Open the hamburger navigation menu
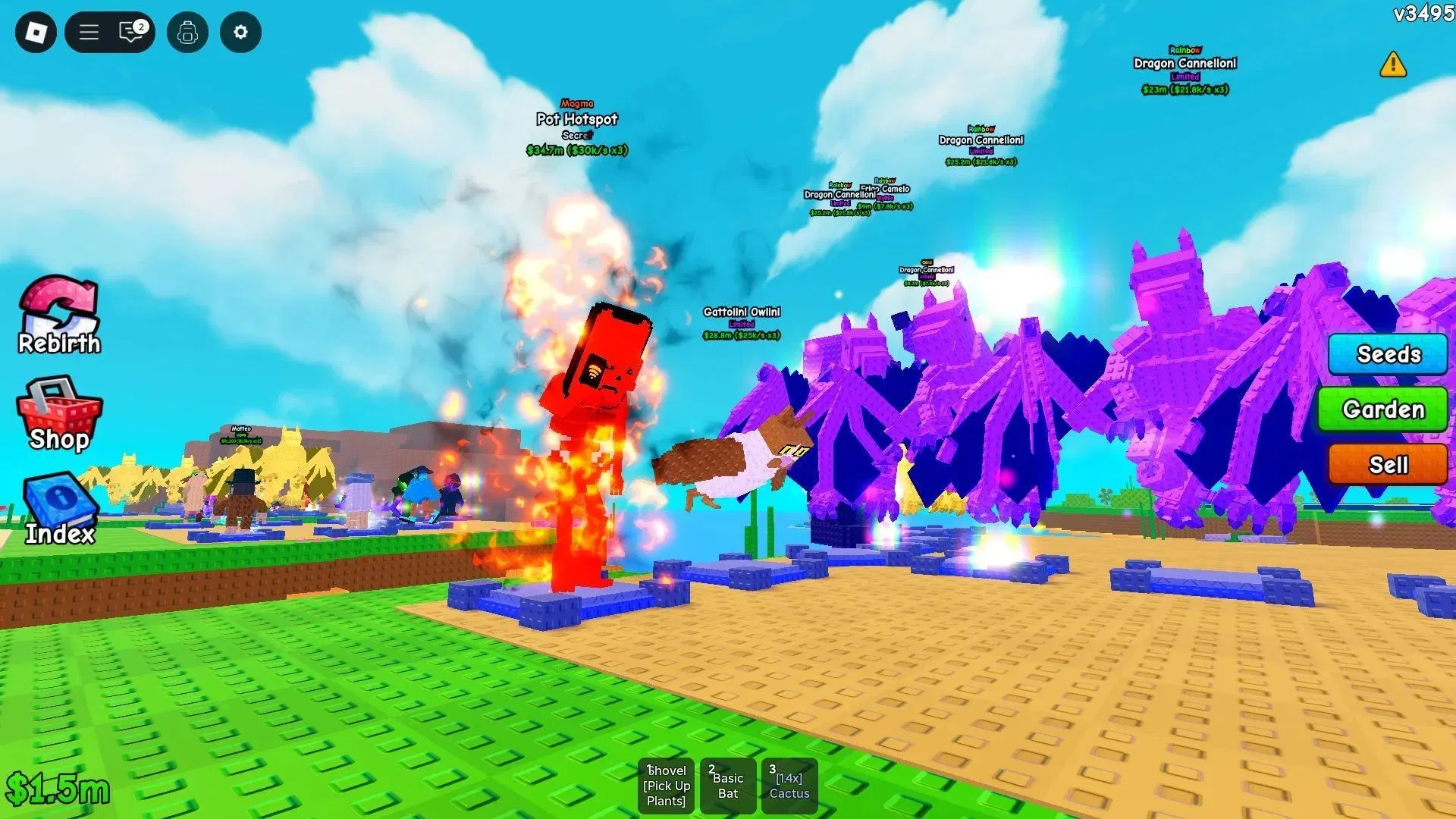Image resolution: width=1456 pixels, height=819 pixels. [88, 32]
